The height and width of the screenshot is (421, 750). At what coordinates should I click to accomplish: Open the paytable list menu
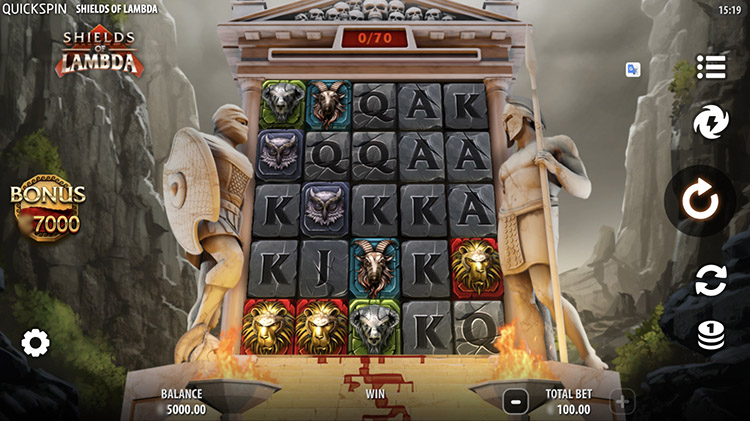point(711,67)
